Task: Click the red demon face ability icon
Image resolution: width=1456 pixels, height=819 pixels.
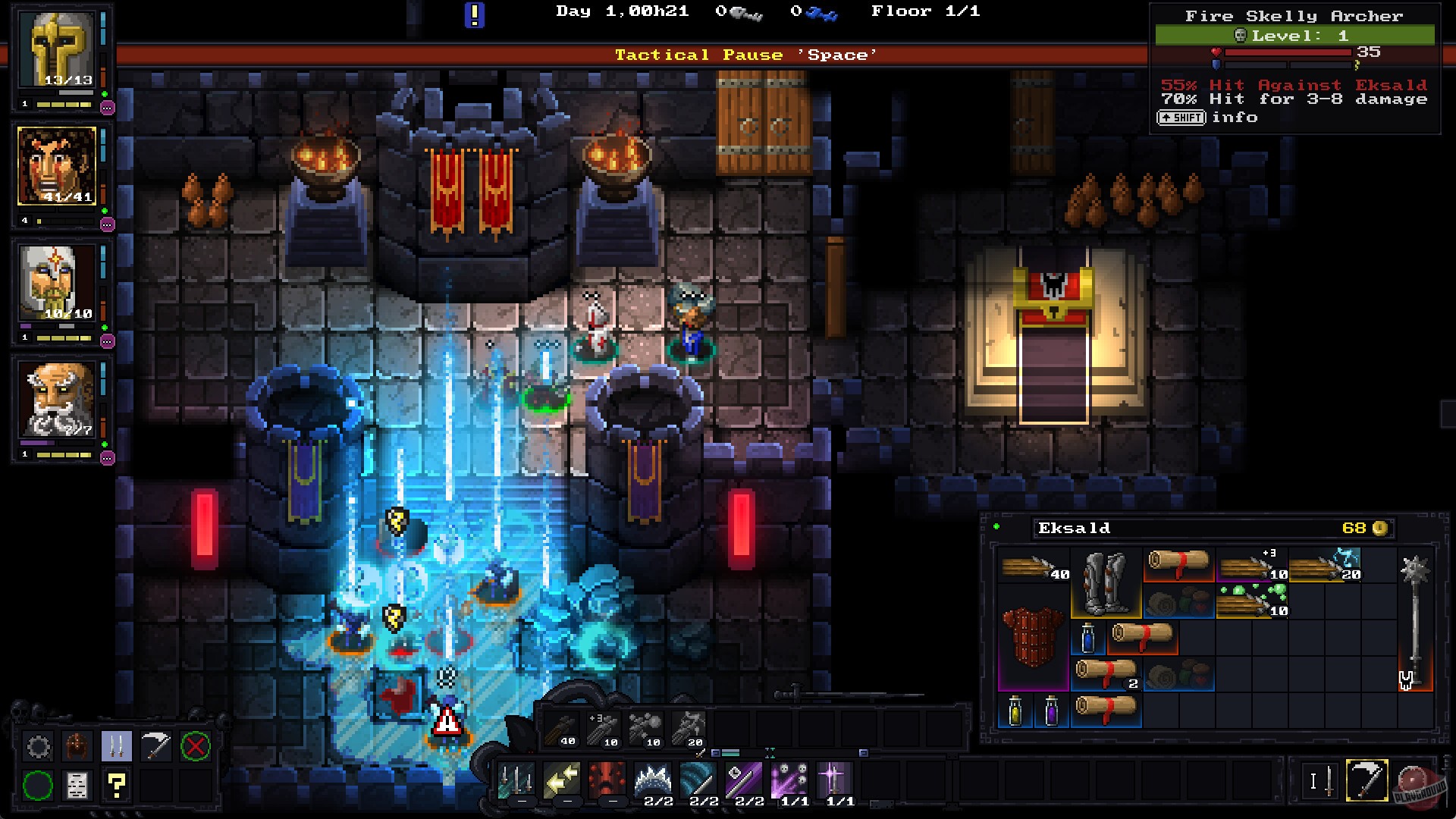Action: point(607,780)
